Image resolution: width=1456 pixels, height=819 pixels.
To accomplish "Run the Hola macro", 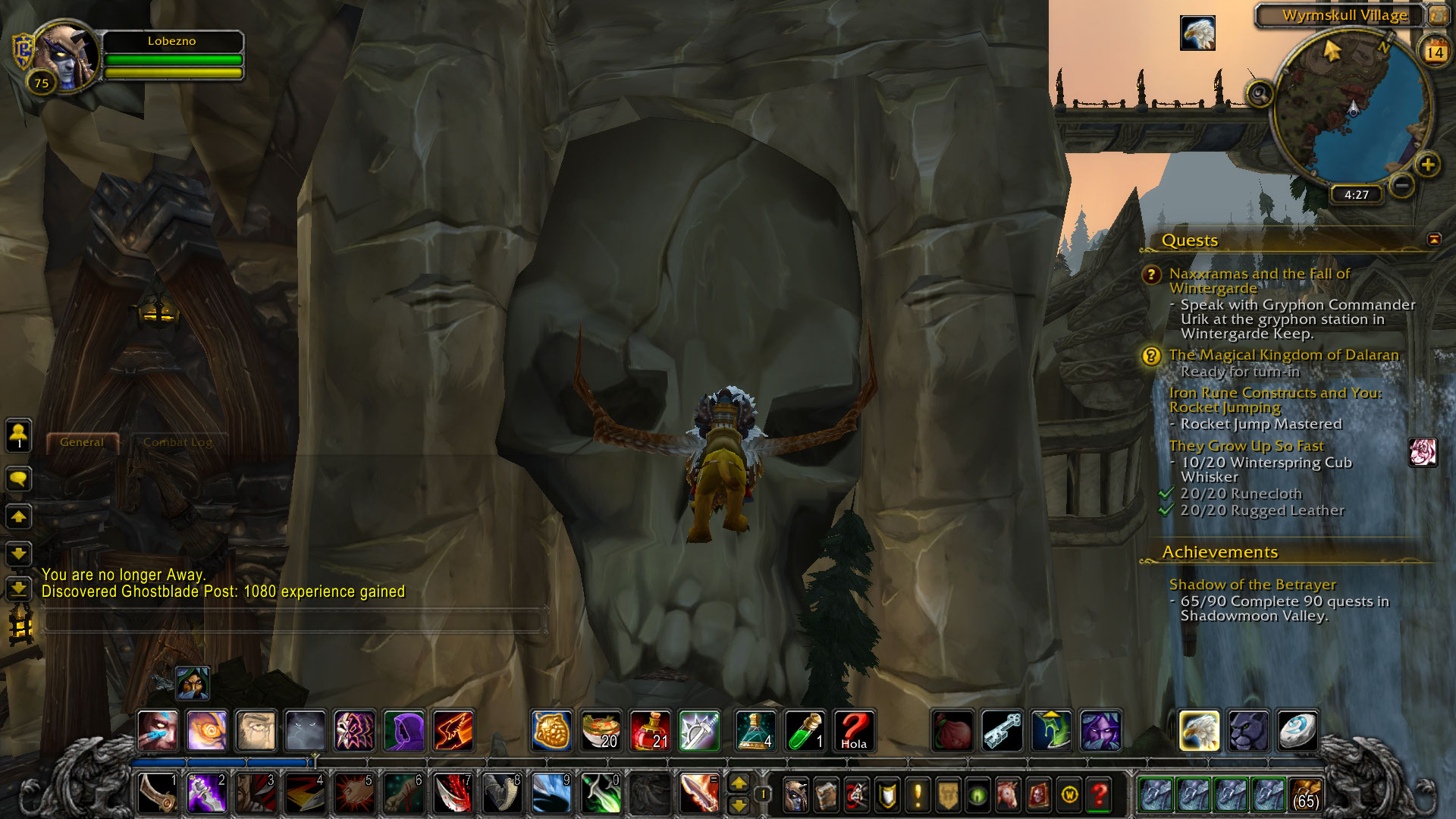I will [853, 731].
